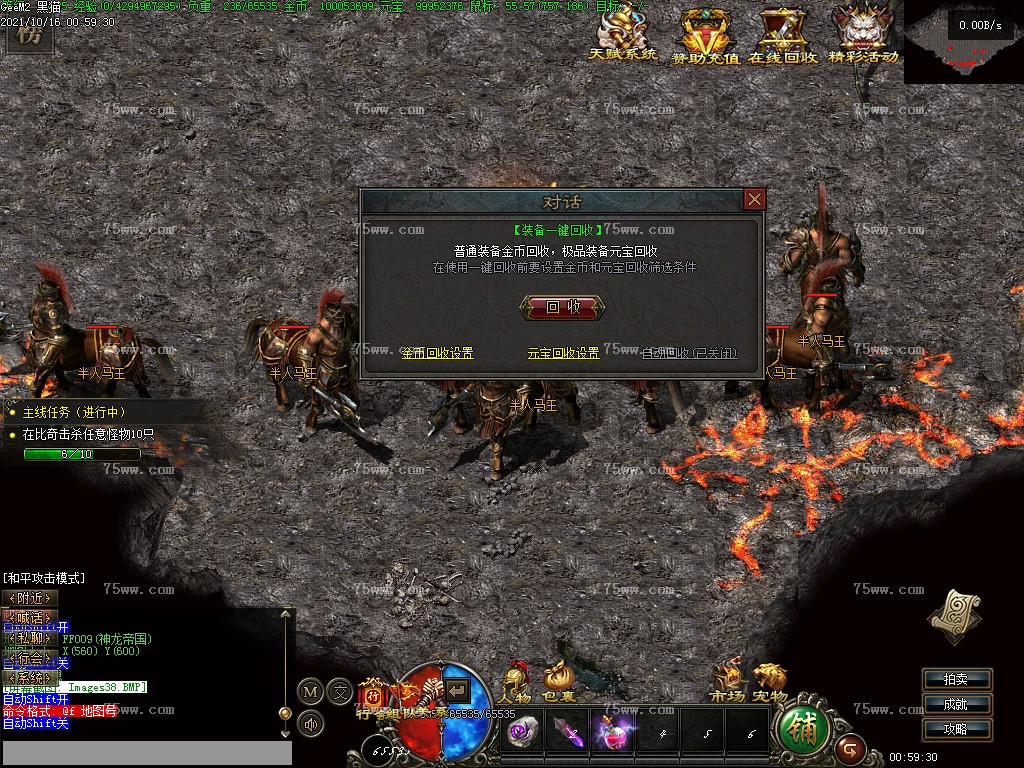This screenshot has height=768, width=1024.
Task: Toggle 自动回收 auto-recycle option
Action: pos(689,353)
